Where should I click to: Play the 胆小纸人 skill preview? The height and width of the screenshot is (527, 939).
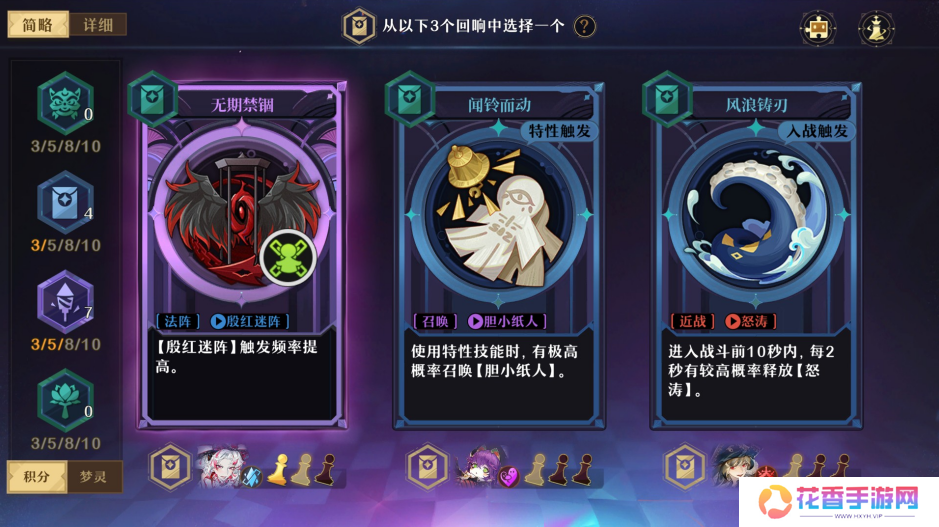coord(476,321)
